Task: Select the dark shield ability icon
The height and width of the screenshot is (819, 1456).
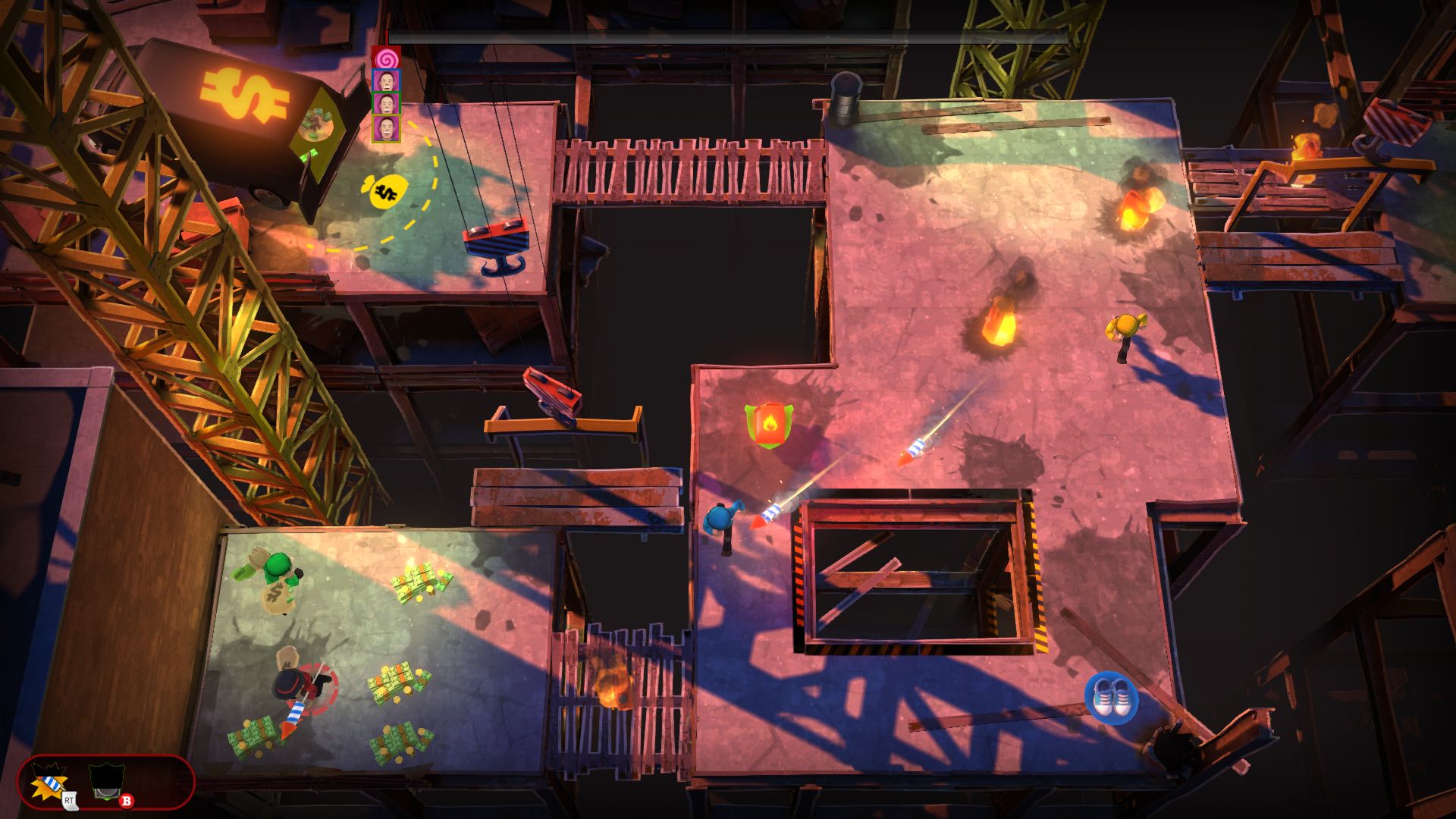Action: (x=106, y=783)
